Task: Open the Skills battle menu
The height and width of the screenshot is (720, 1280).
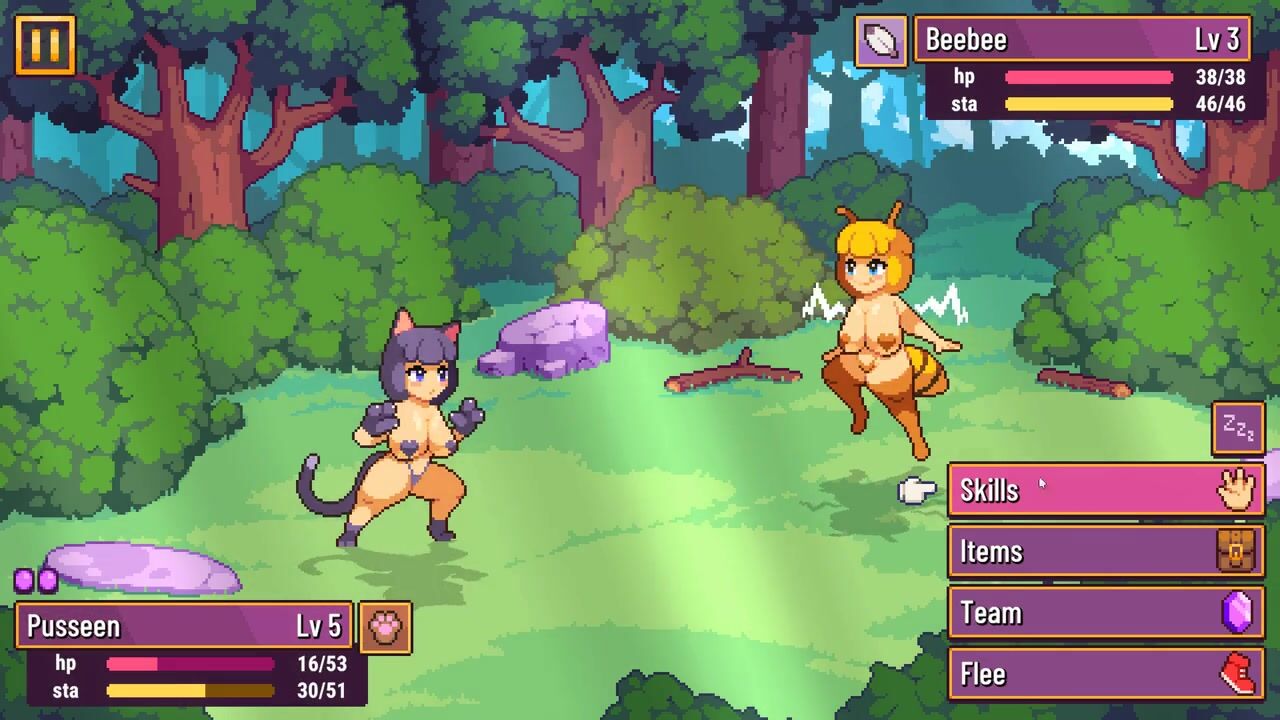Action: (x=1105, y=490)
